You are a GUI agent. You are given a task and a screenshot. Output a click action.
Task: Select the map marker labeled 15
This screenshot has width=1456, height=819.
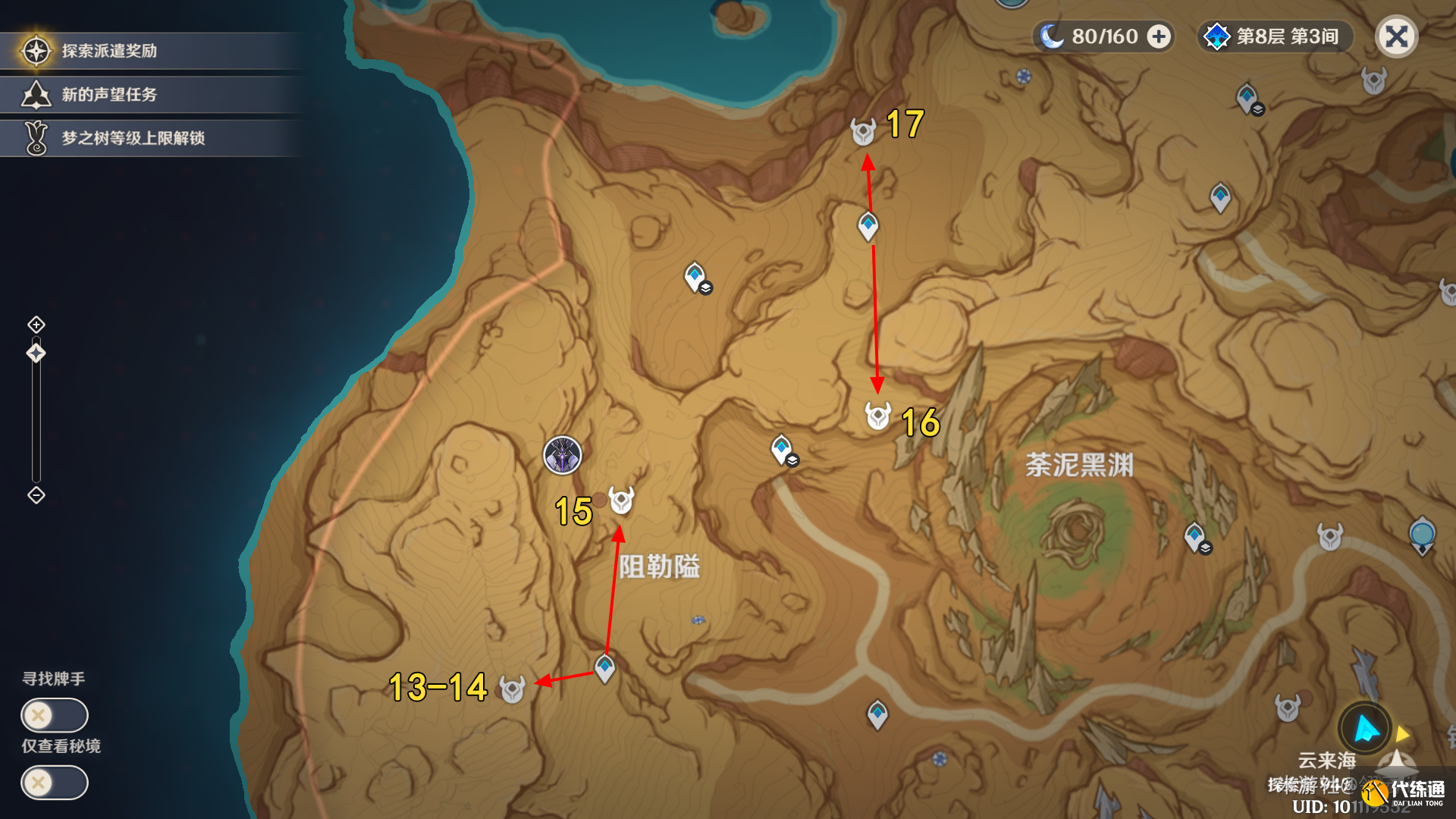click(622, 500)
